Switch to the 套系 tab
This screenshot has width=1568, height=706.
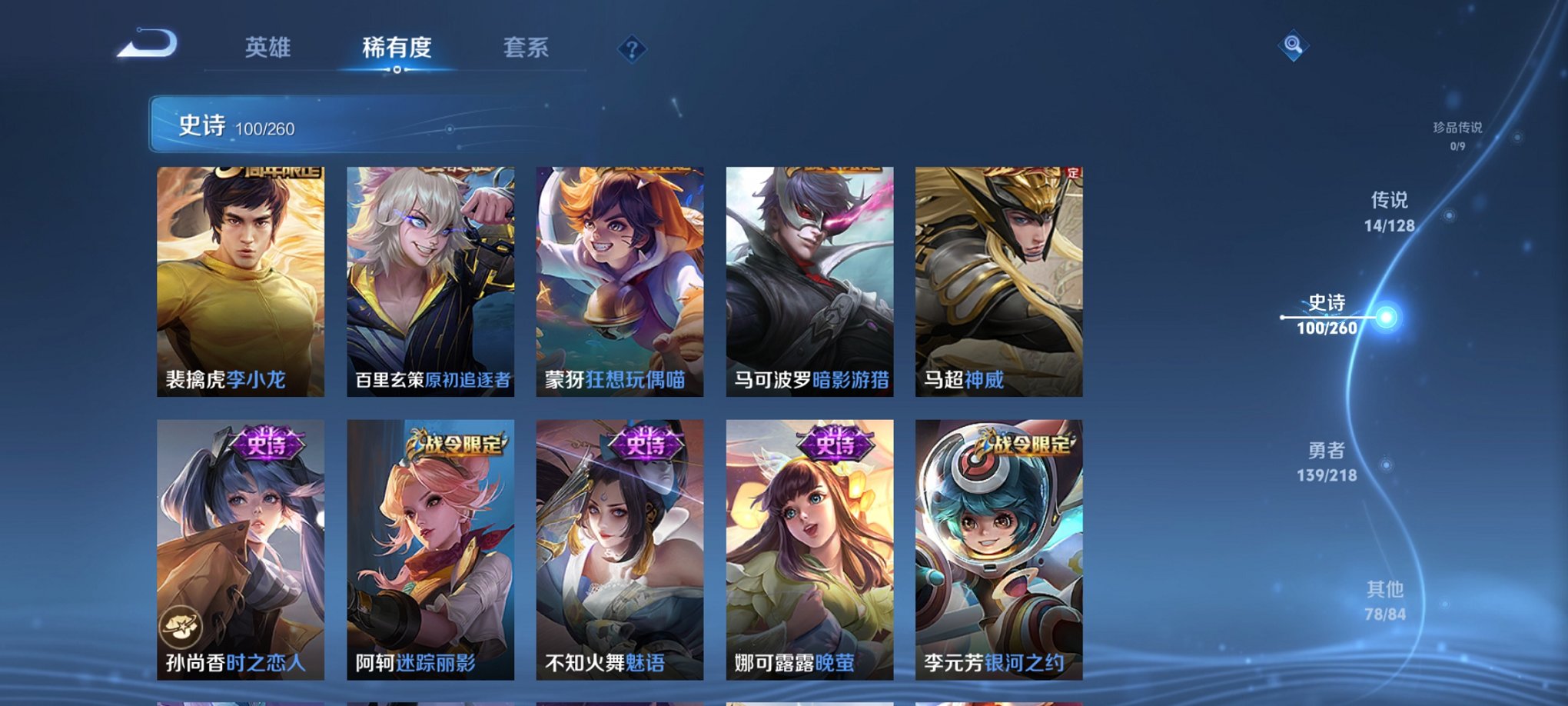[x=524, y=48]
